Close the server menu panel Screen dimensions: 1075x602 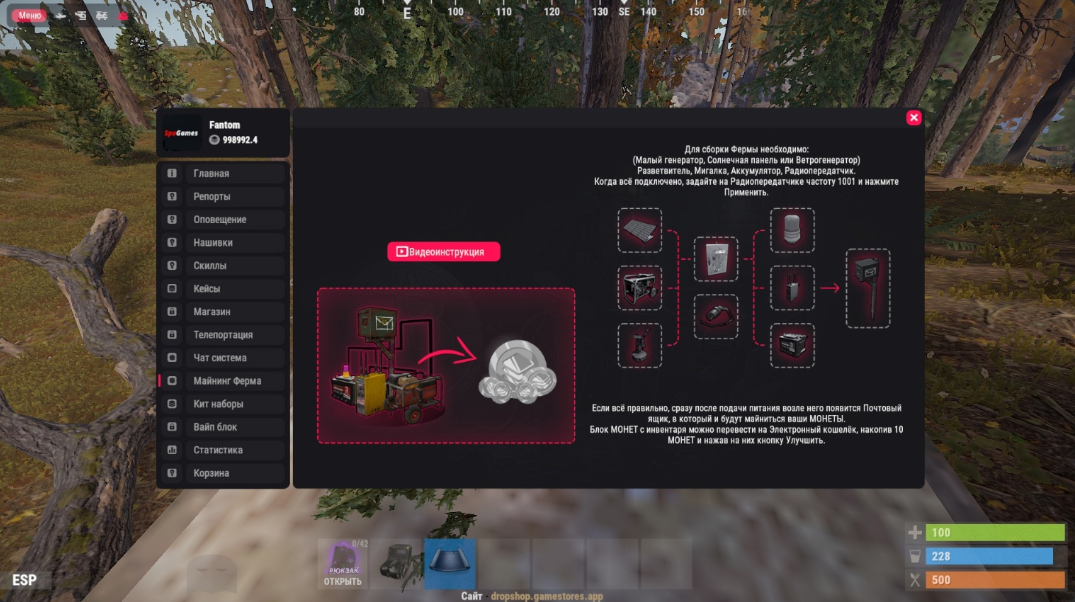point(913,118)
